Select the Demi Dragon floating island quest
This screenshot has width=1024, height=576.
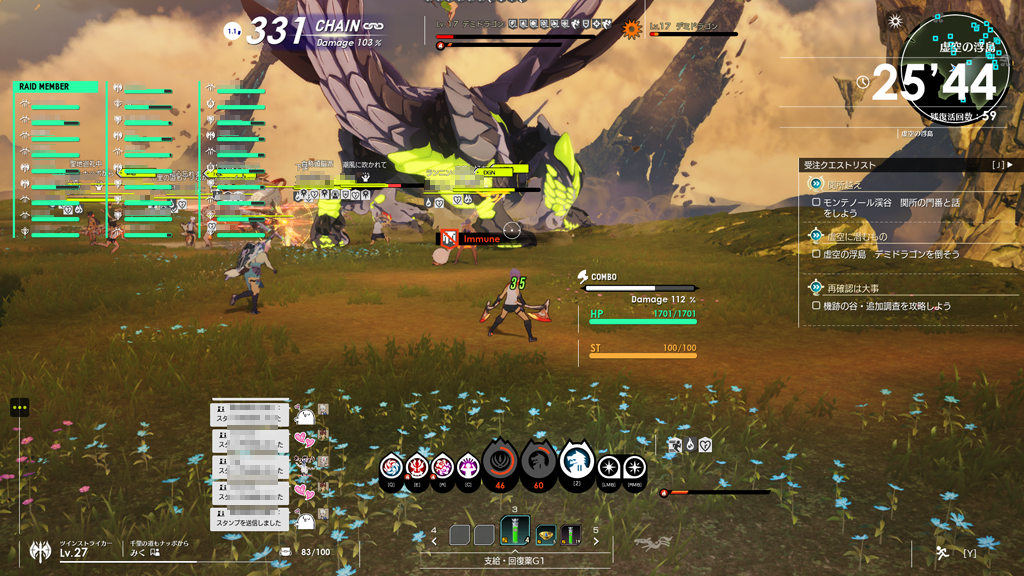890,254
